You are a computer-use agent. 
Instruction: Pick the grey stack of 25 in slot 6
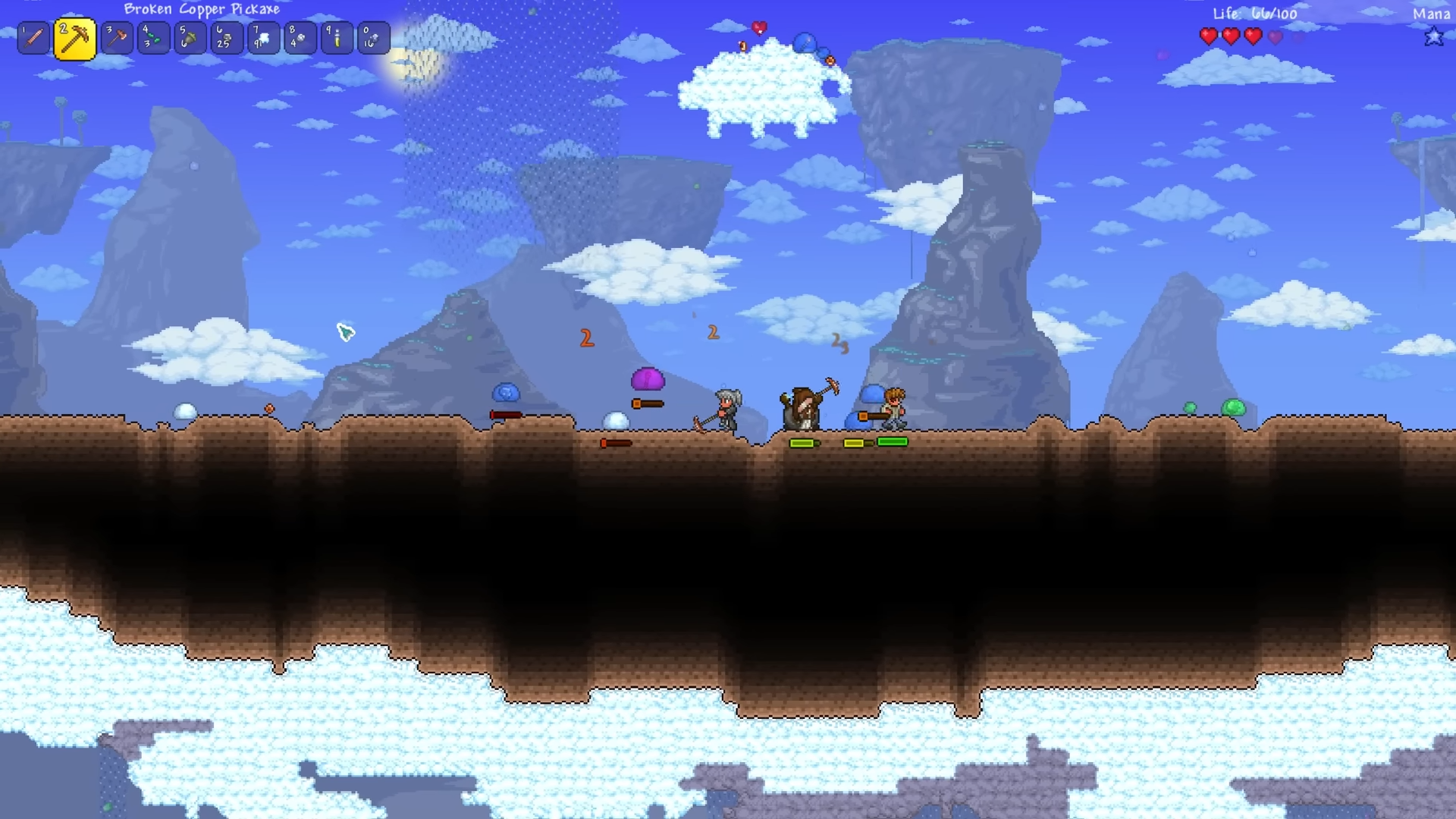(226, 38)
